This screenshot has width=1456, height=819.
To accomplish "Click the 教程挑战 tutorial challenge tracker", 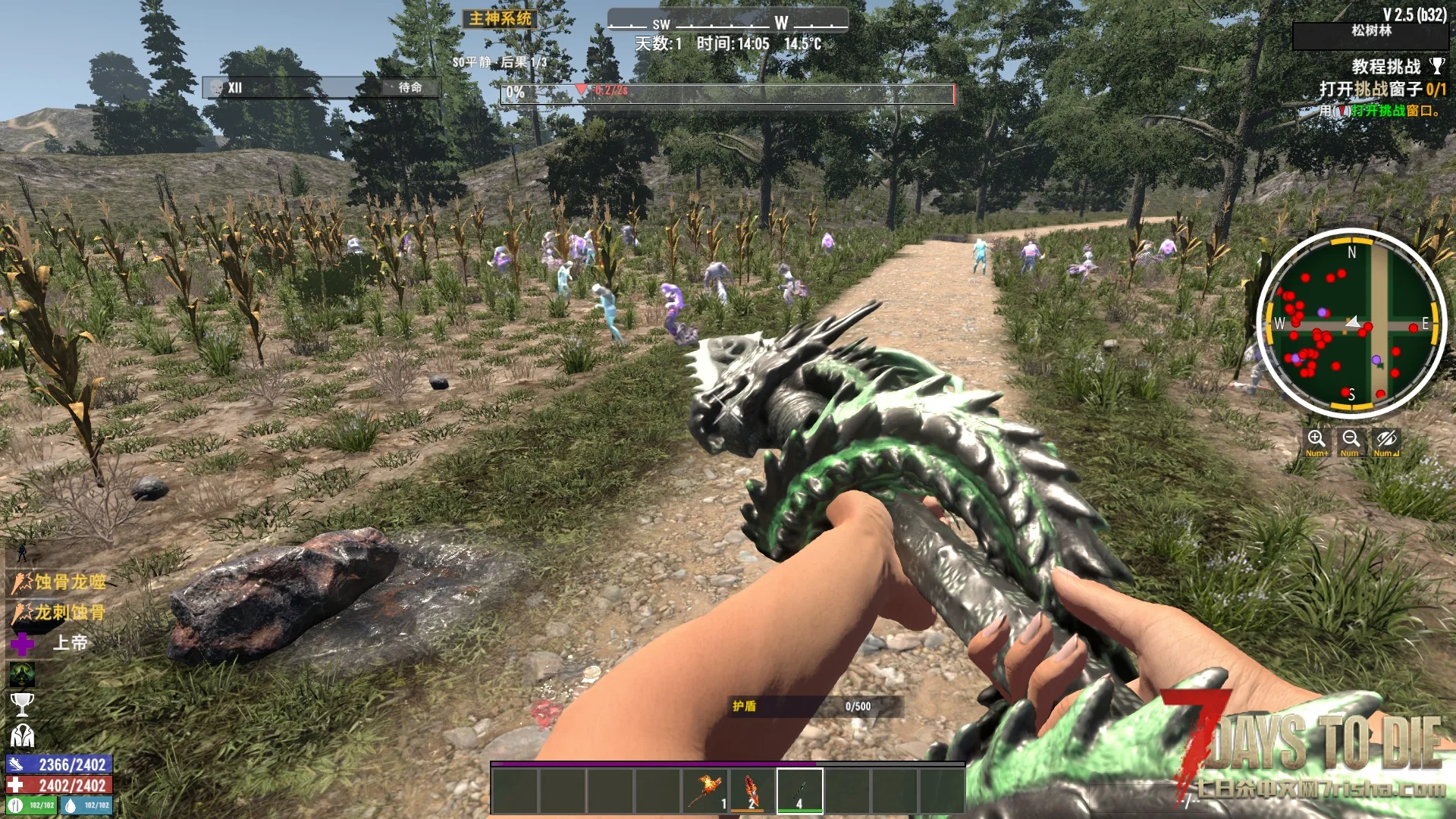I will 1386,67.
